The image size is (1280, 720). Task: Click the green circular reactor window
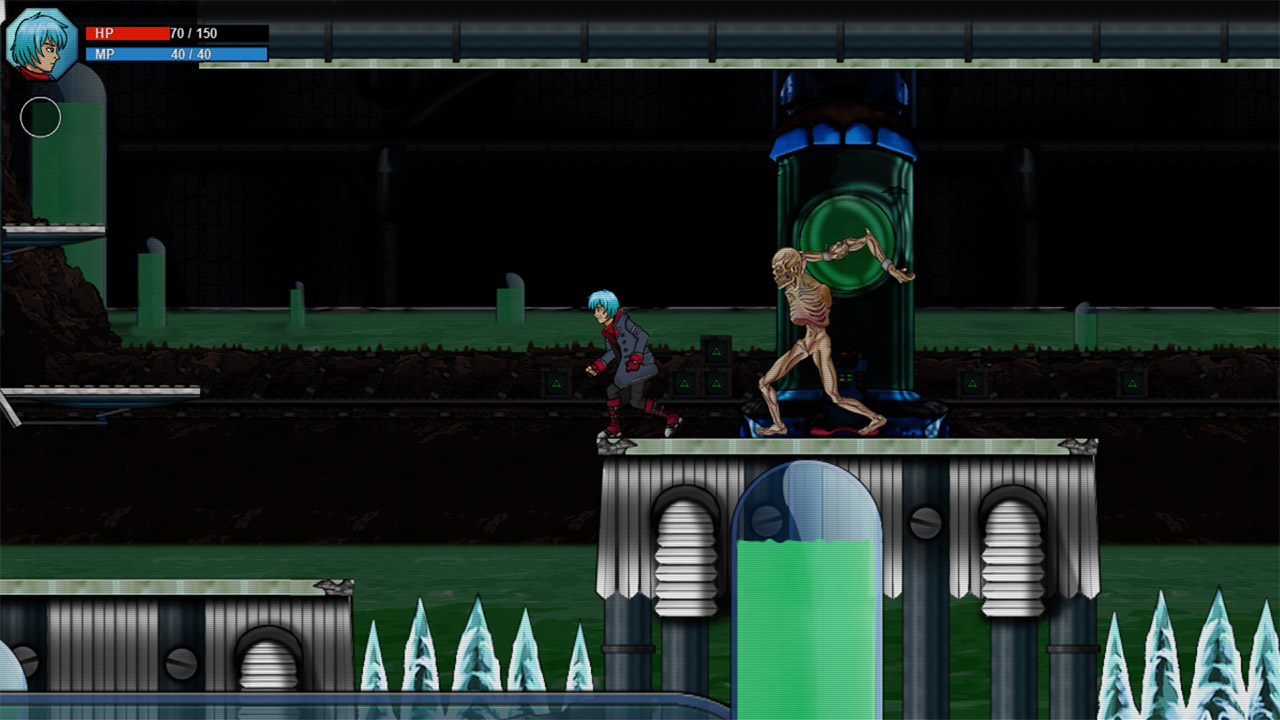[x=848, y=220]
